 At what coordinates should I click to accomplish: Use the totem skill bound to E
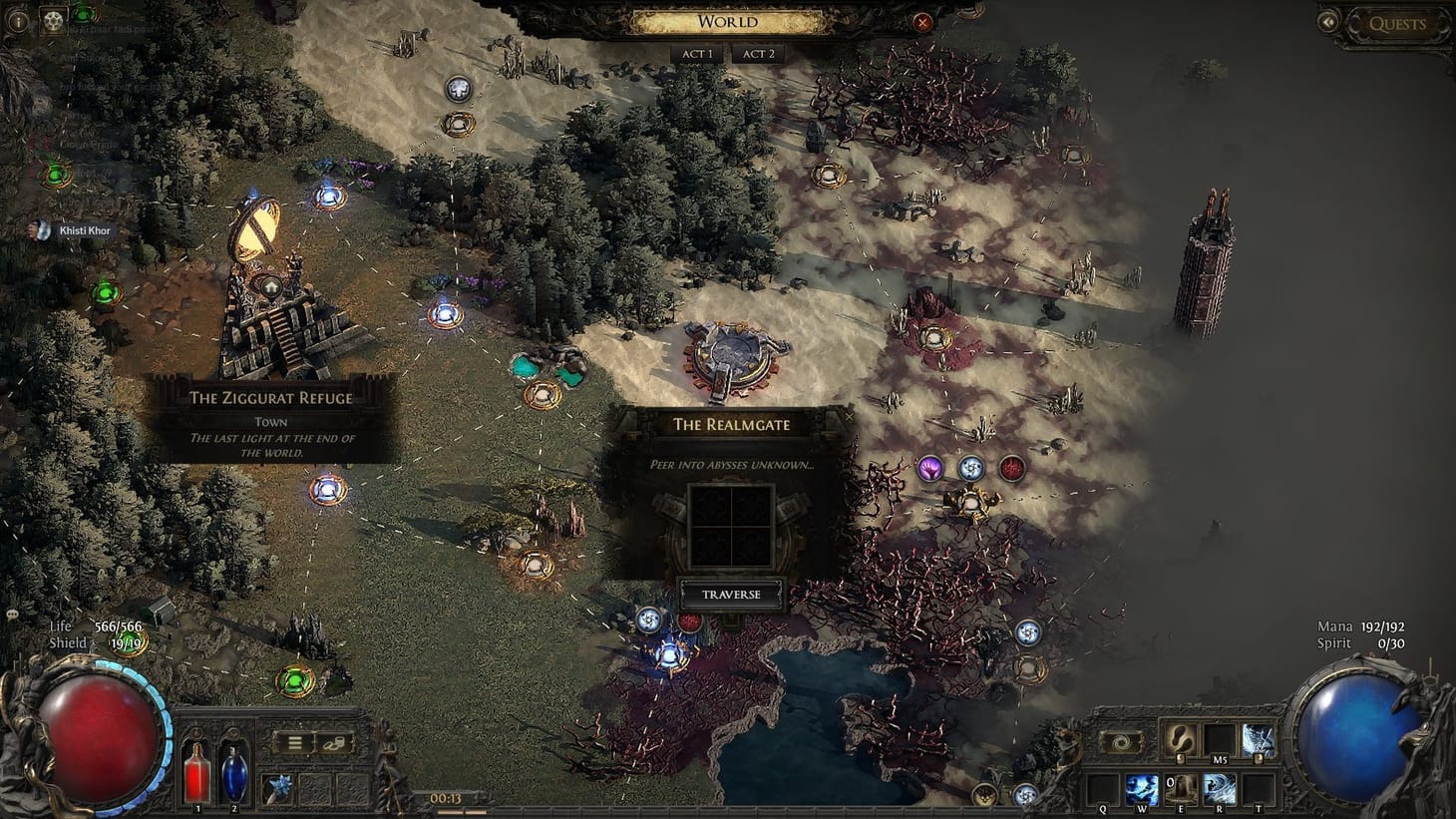click(x=1181, y=789)
